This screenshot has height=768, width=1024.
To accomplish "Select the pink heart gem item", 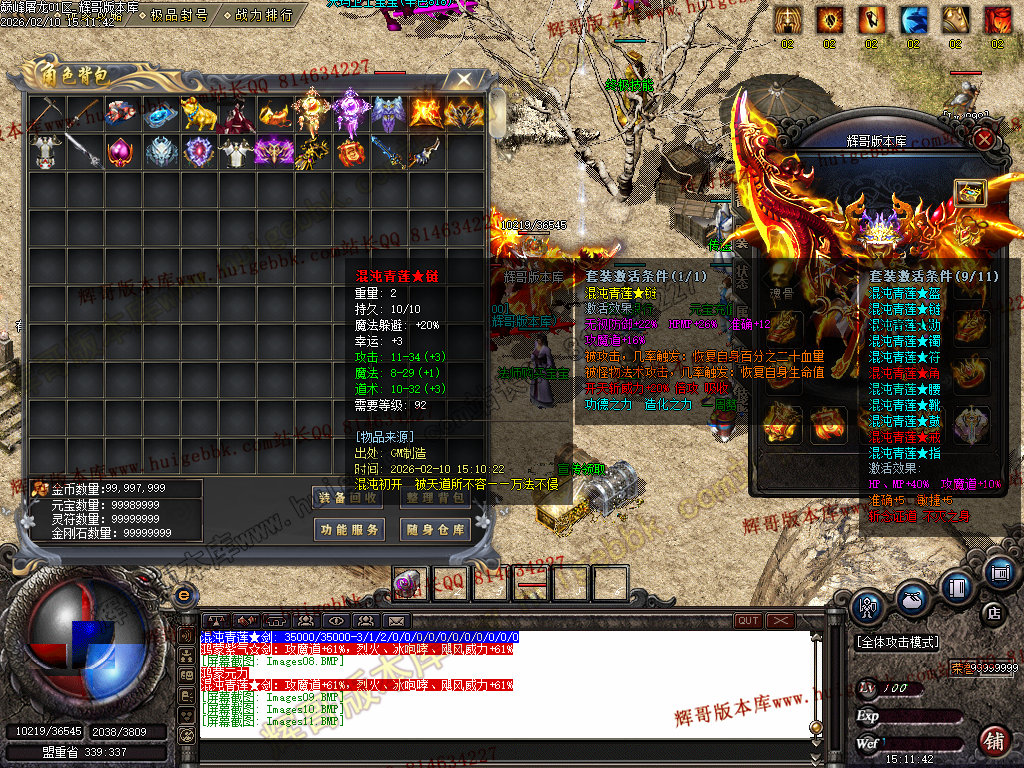I will click(122, 152).
